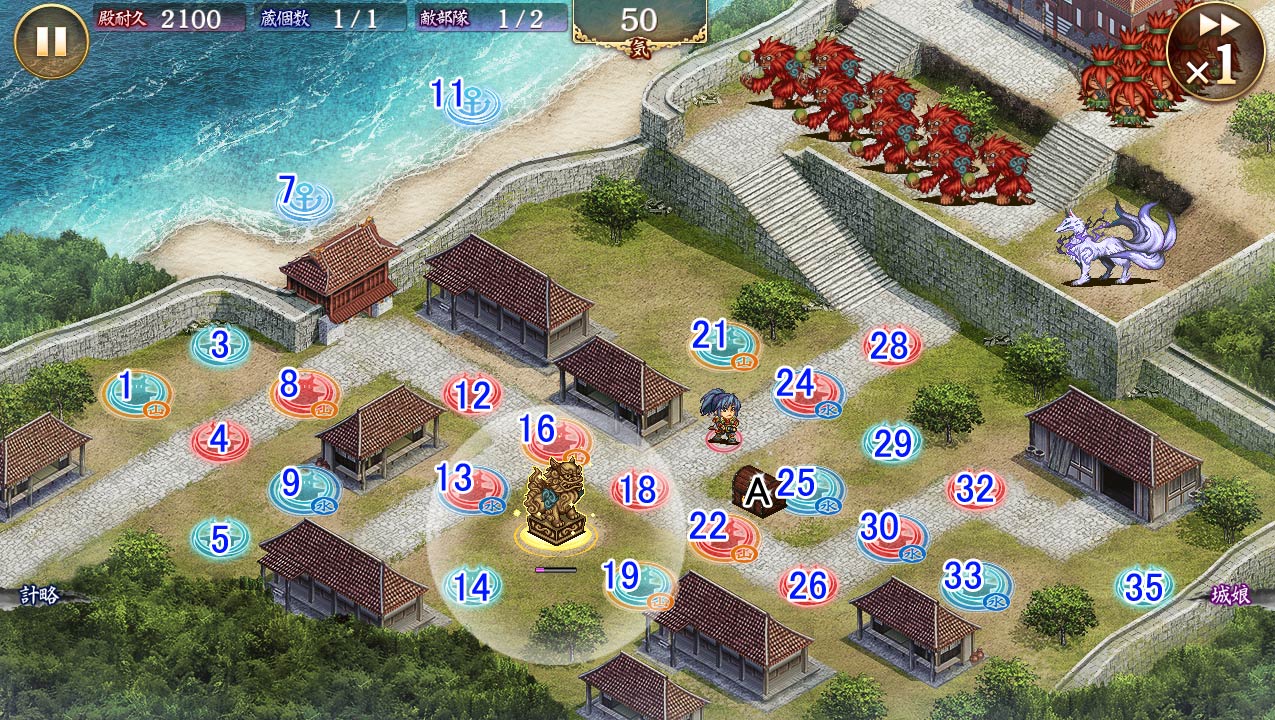Pick teal deployment tile number 29
The image size is (1275, 720).
tap(892, 442)
